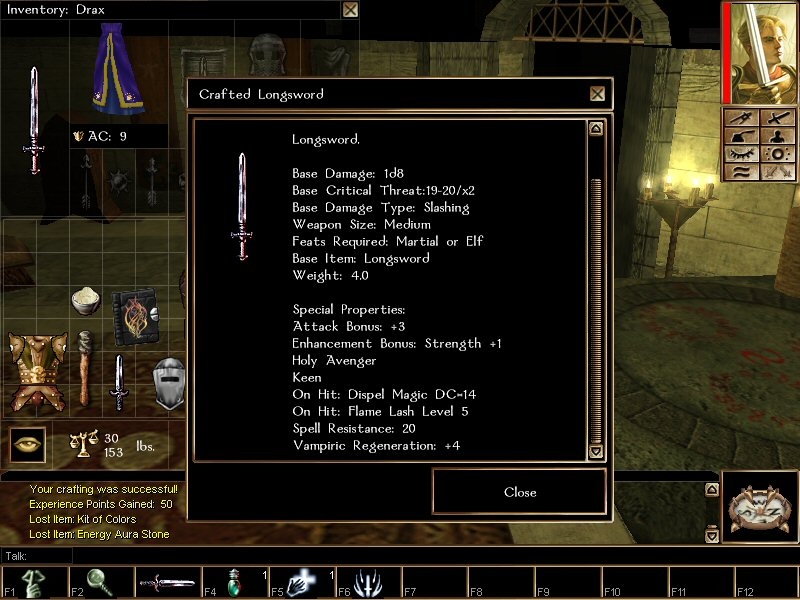Click the Close button in item description
The image size is (800, 600).
click(x=519, y=492)
